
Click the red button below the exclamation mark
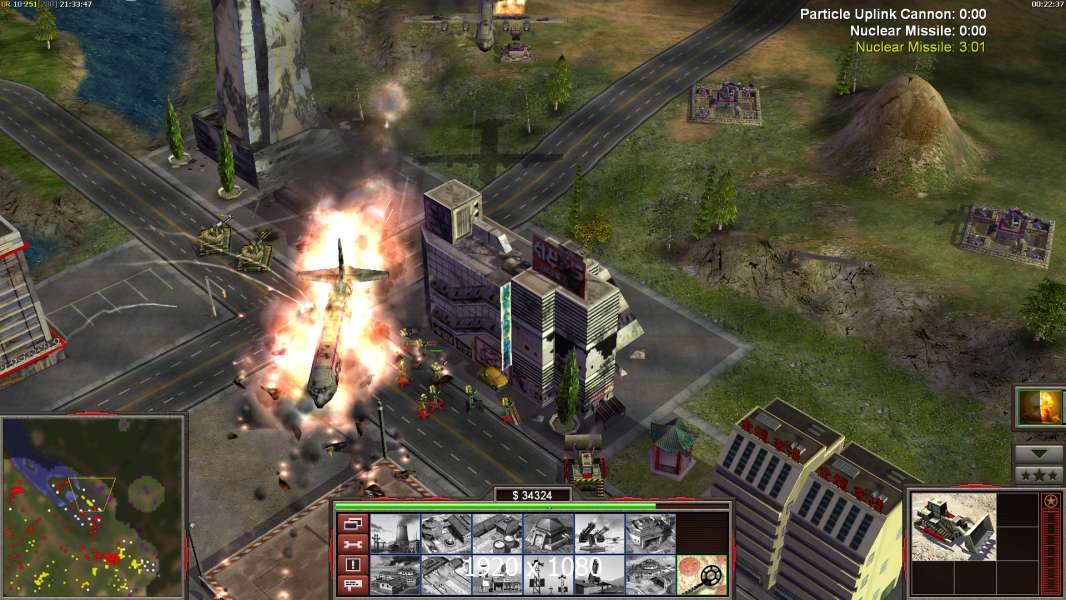(352, 585)
